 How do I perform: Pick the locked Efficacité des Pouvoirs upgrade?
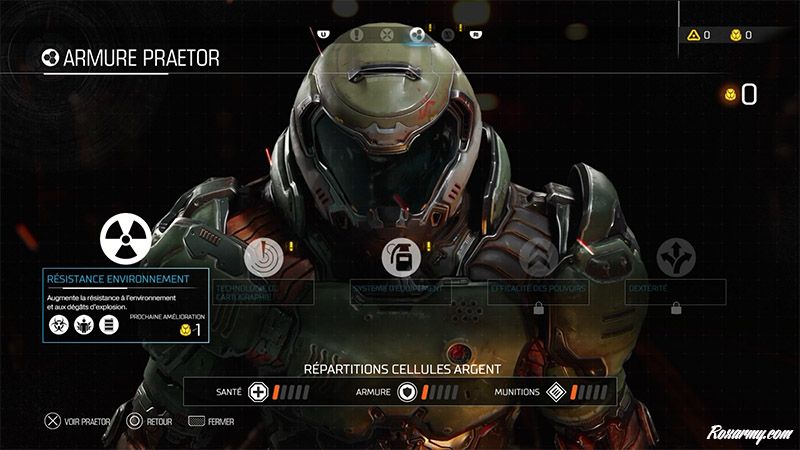[538, 258]
